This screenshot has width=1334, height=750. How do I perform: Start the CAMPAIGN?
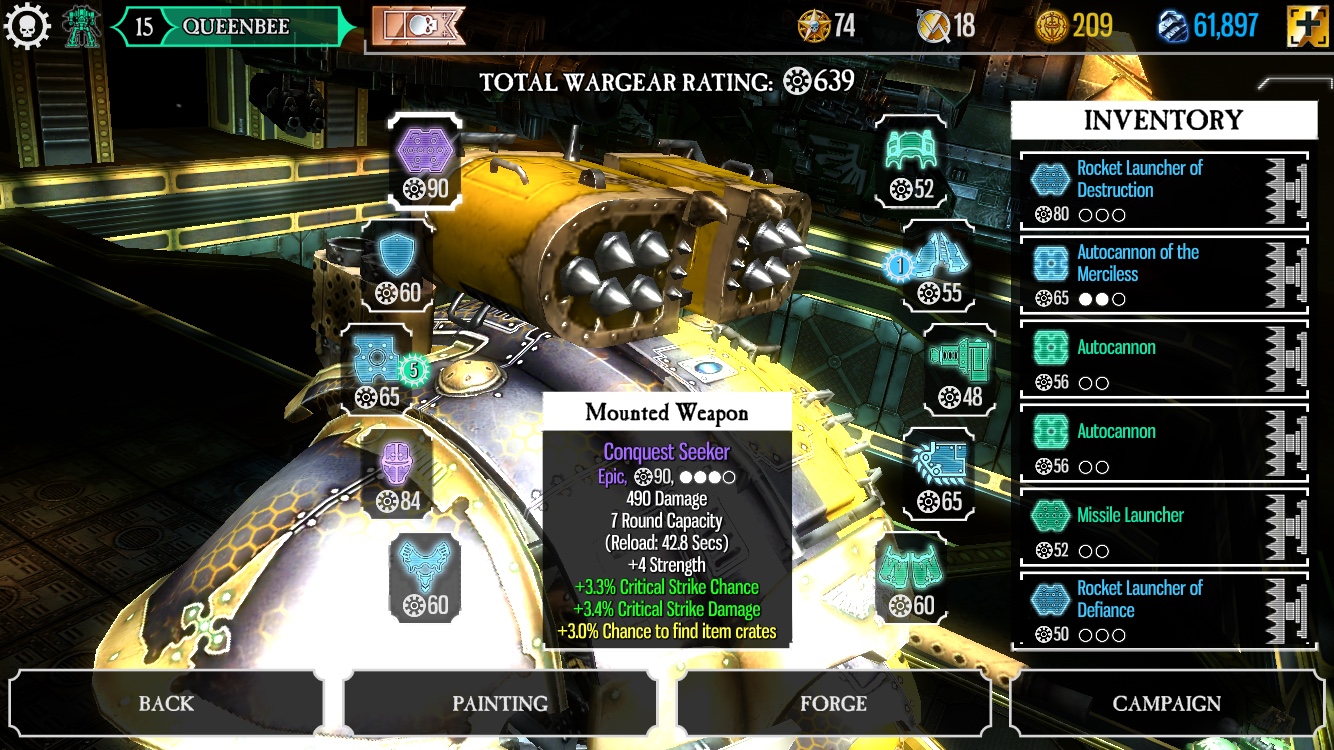1166,704
